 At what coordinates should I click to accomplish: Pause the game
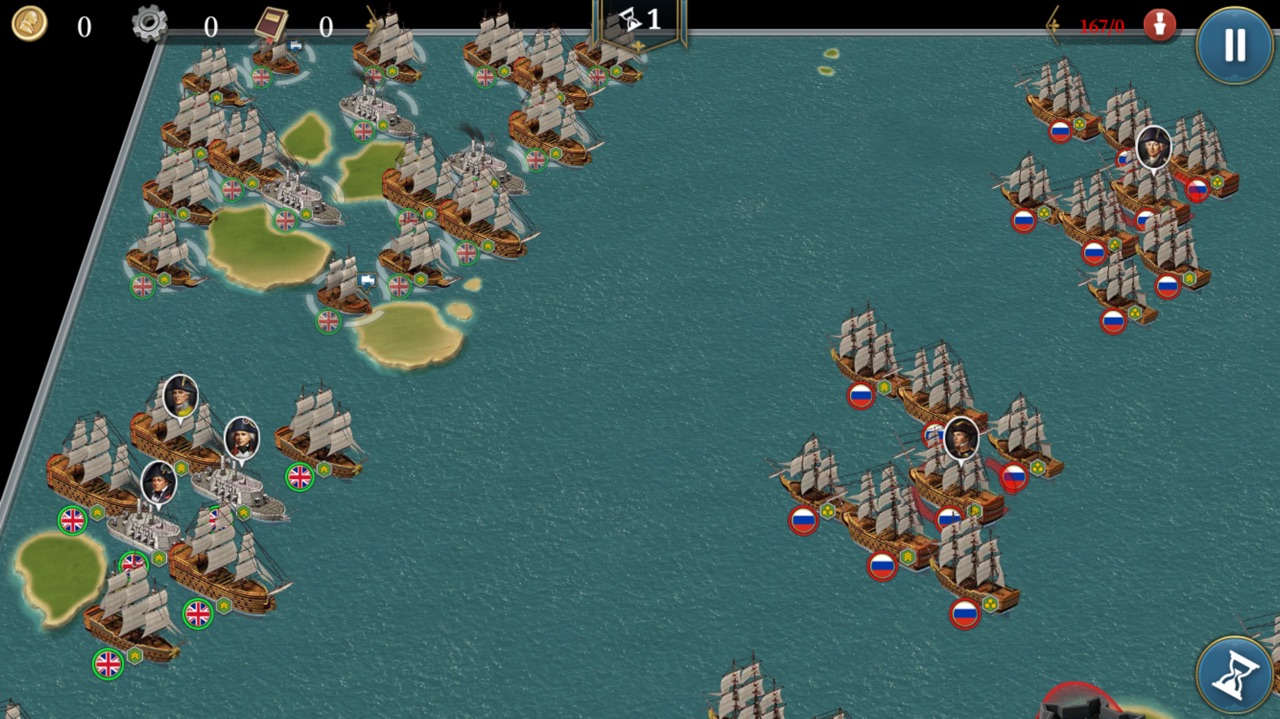coord(1235,45)
